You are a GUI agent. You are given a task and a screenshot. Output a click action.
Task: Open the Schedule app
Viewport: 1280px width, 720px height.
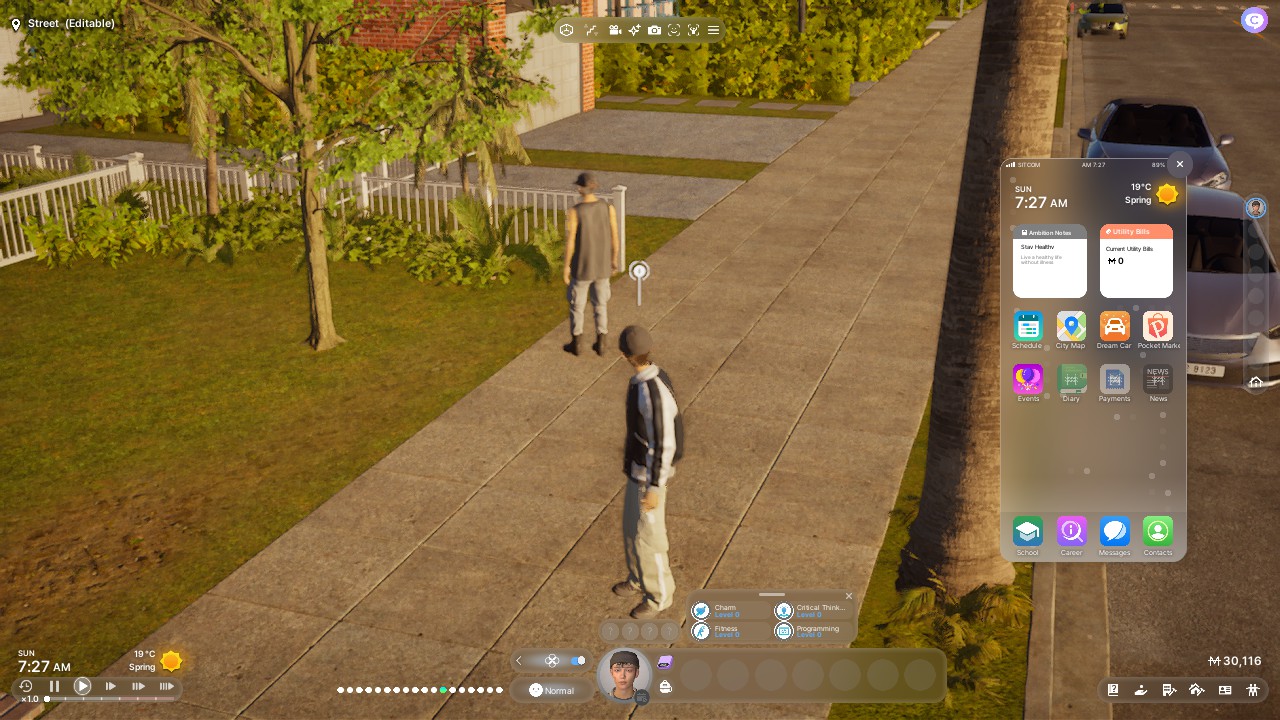click(x=1027, y=326)
